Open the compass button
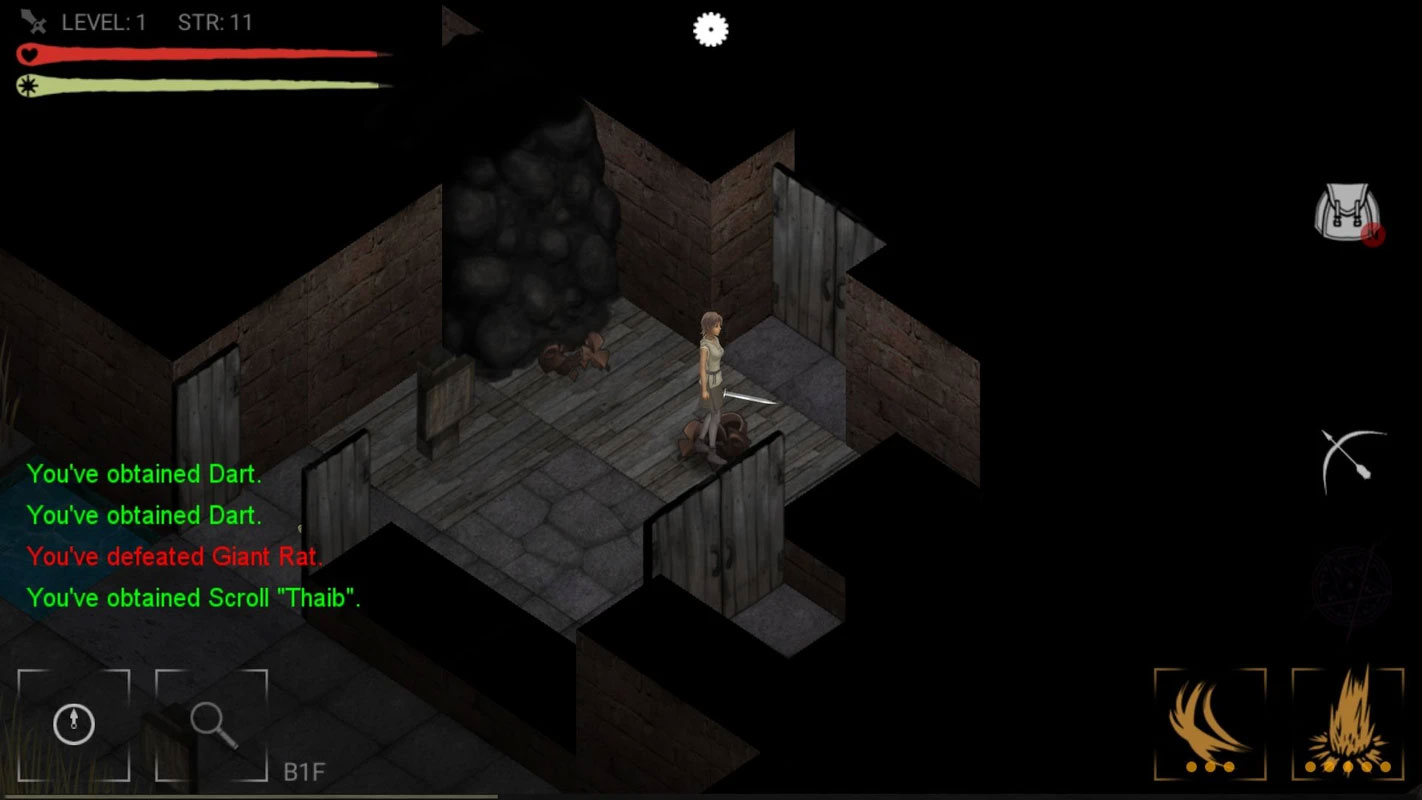1422x800 pixels. click(74, 724)
